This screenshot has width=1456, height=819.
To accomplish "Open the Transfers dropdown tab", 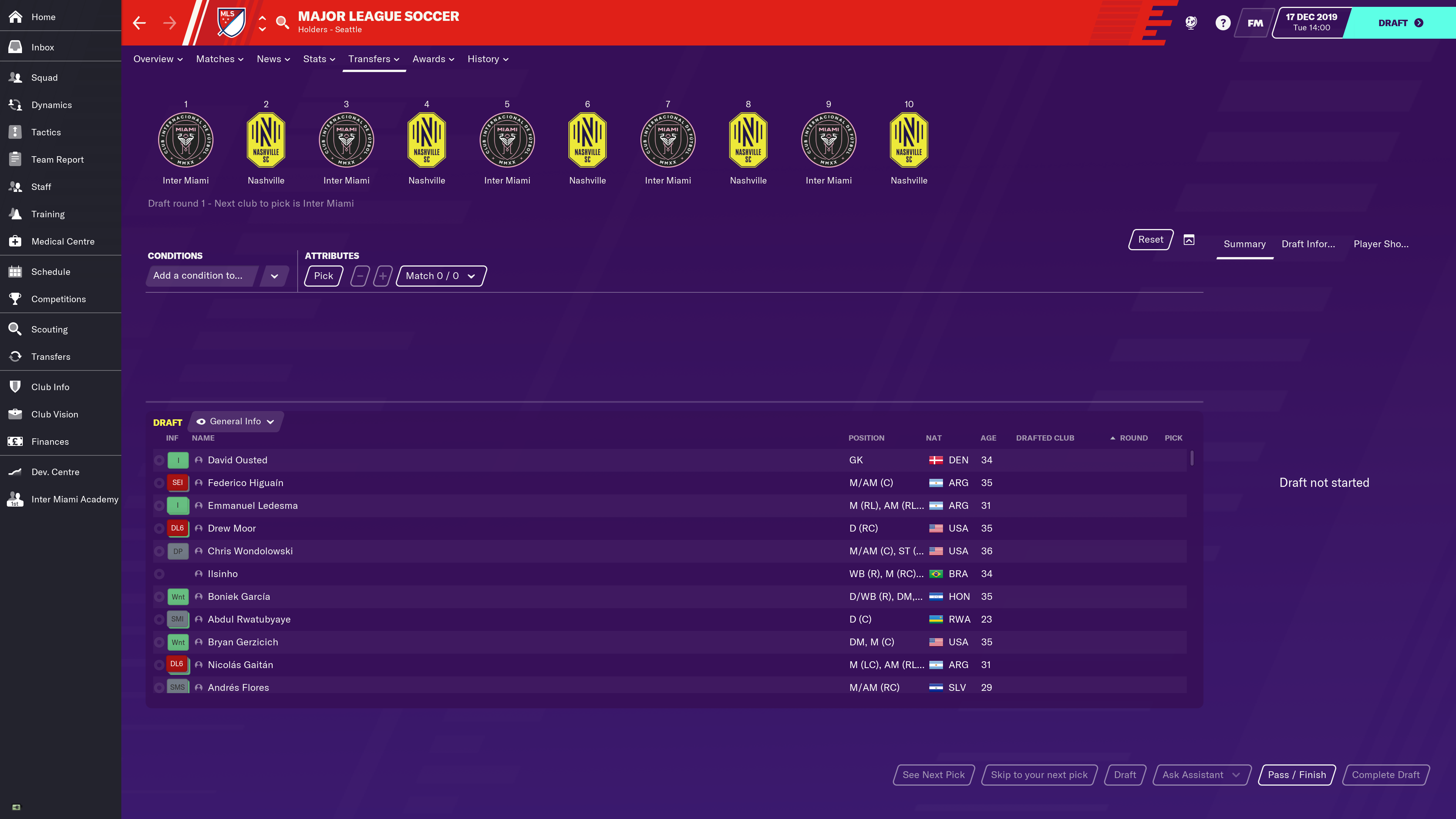I will point(373,59).
